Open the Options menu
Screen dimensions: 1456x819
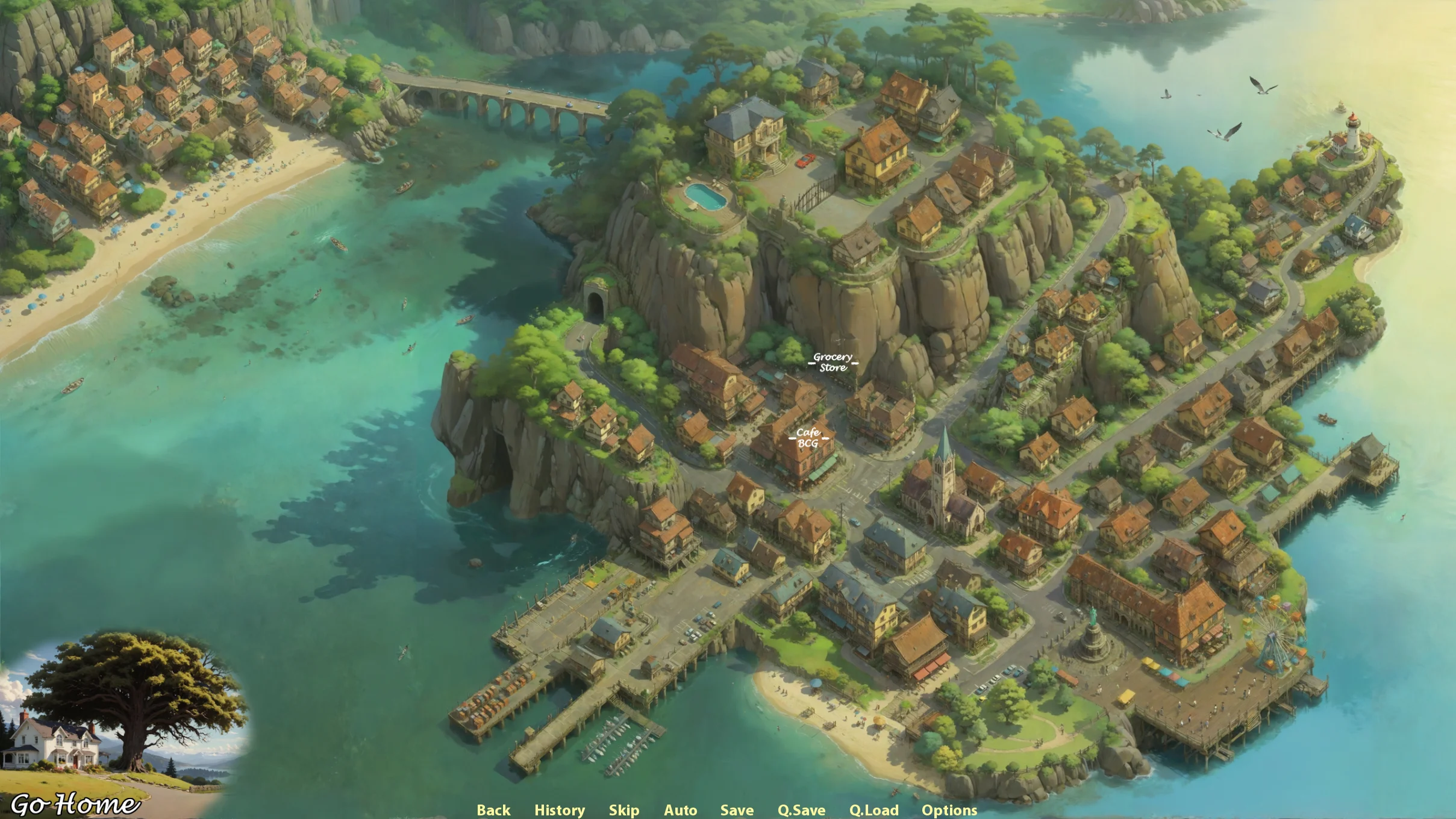coord(949,810)
